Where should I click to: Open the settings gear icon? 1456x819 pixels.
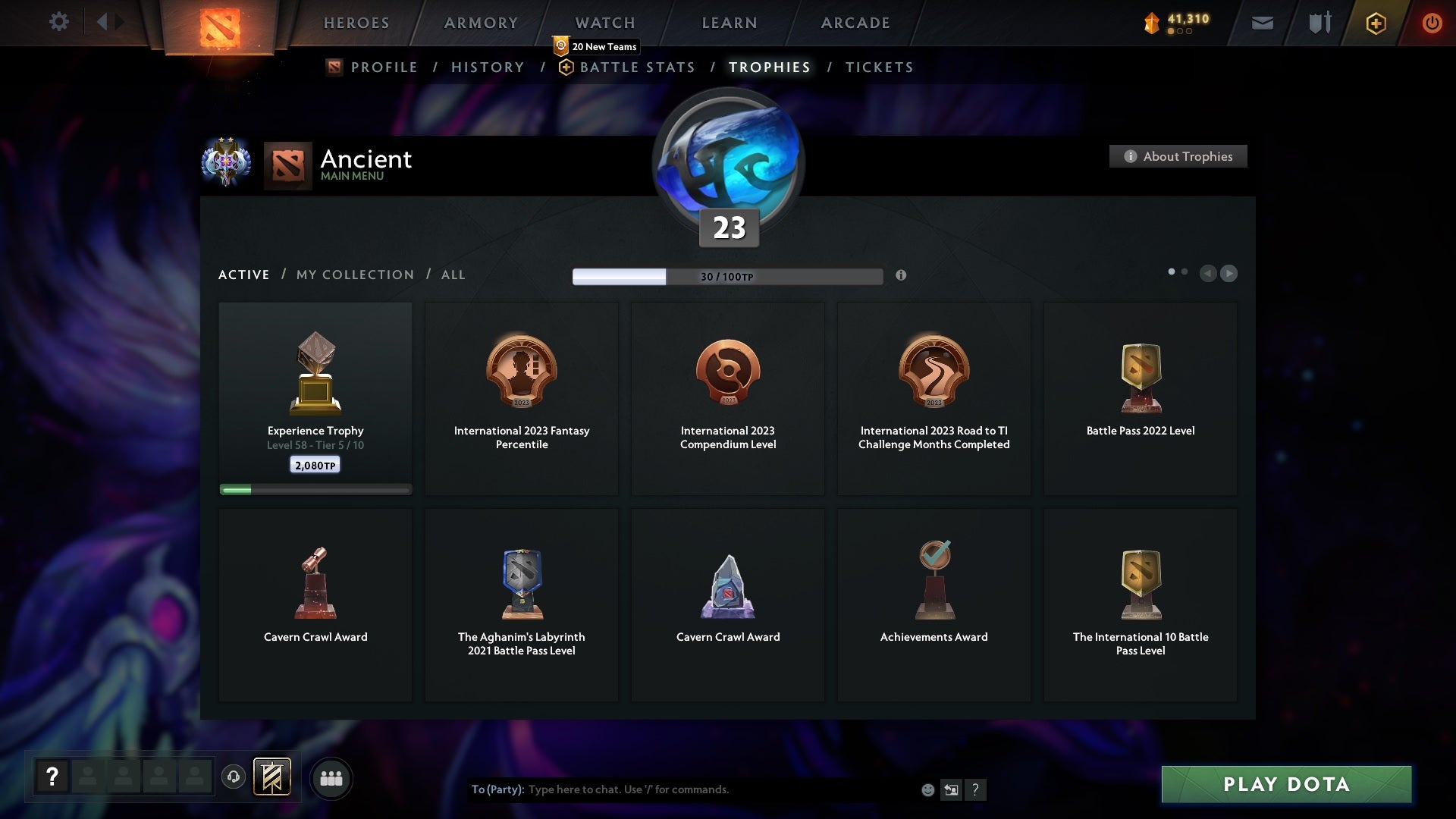[59, 22]
